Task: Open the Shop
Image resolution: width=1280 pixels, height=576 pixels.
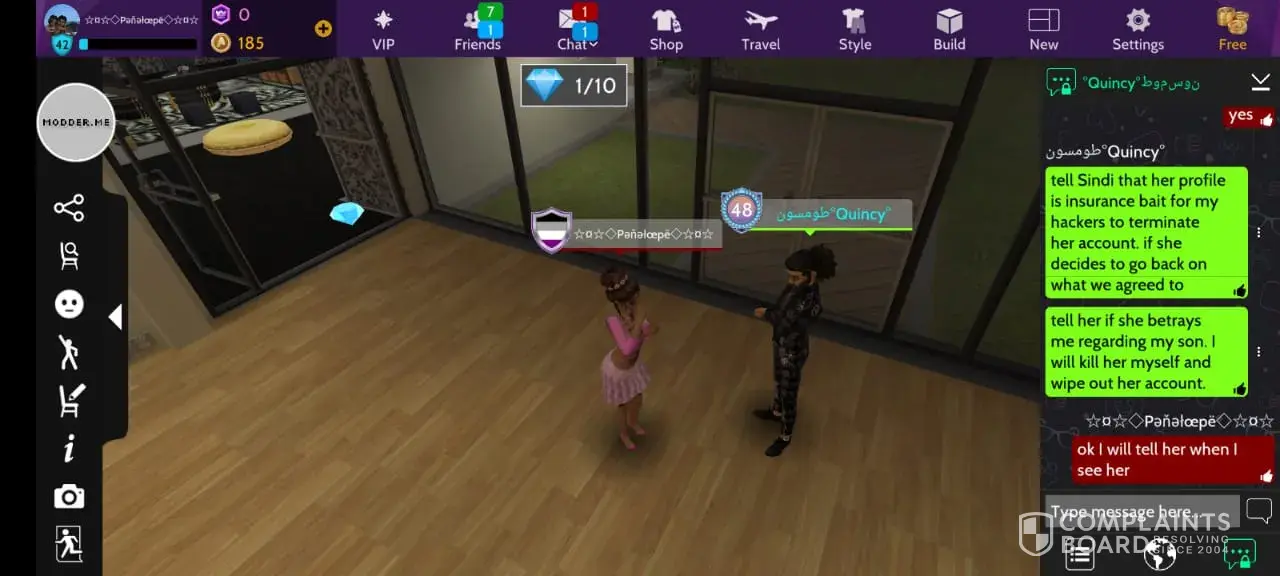Action: coord(666,28)
